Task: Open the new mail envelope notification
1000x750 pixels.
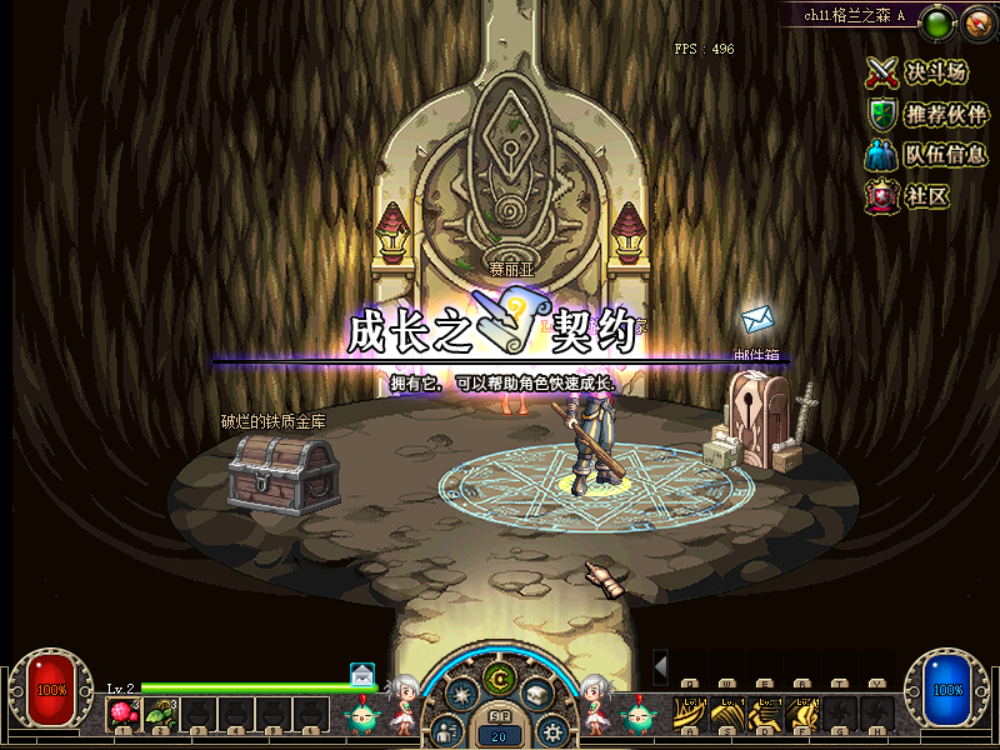Action: point(361,675)
